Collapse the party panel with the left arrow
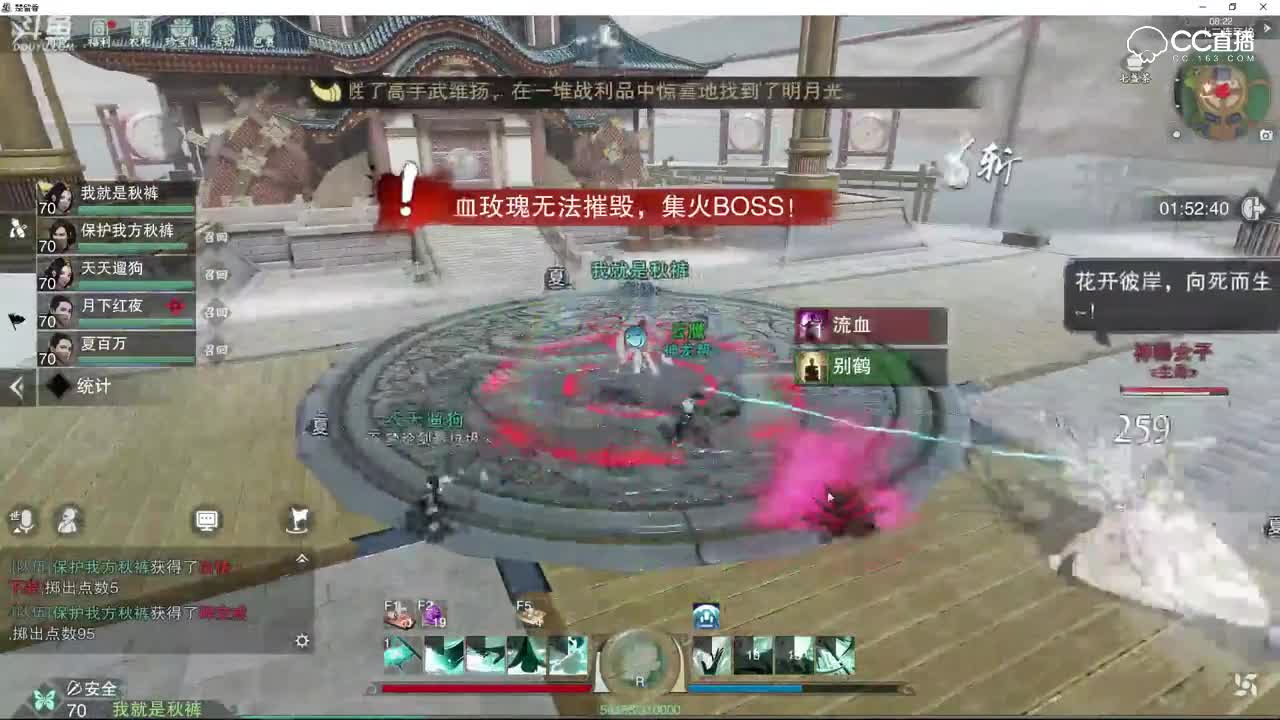The height and width of the screenshot is (720, 1280). 16,386
